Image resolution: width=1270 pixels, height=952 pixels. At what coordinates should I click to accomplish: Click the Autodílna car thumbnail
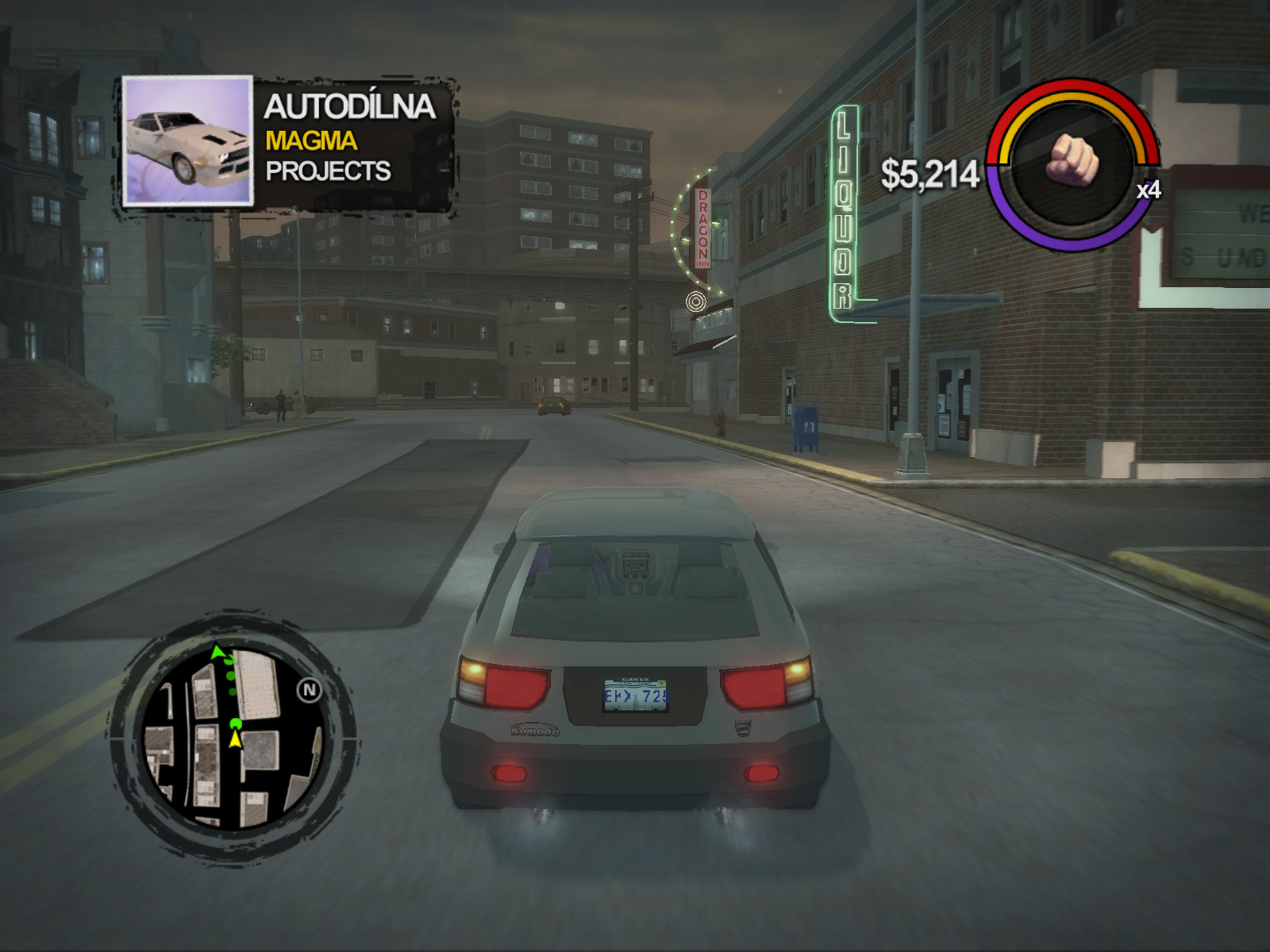tap(188, 141)
